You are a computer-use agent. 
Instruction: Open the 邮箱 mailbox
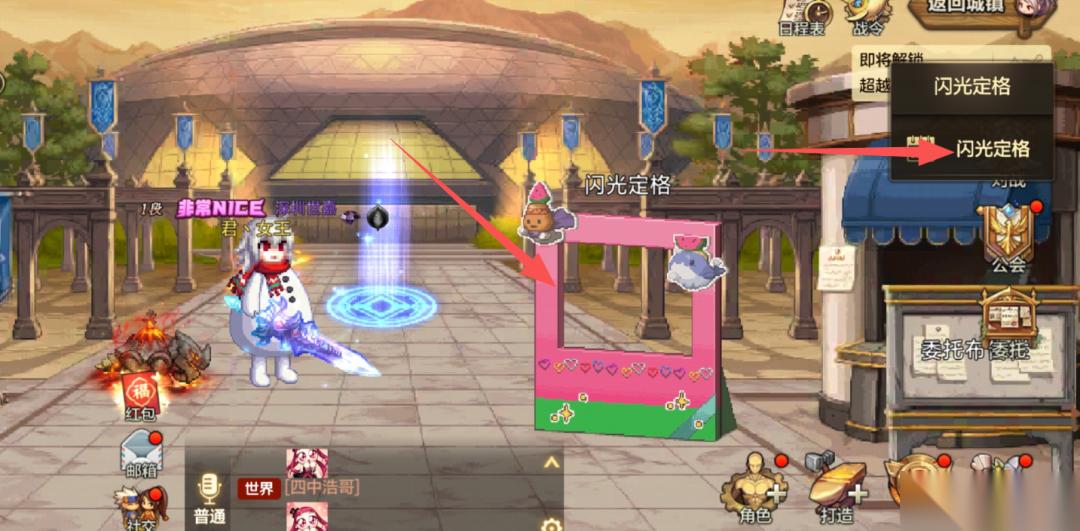point(140,456)
